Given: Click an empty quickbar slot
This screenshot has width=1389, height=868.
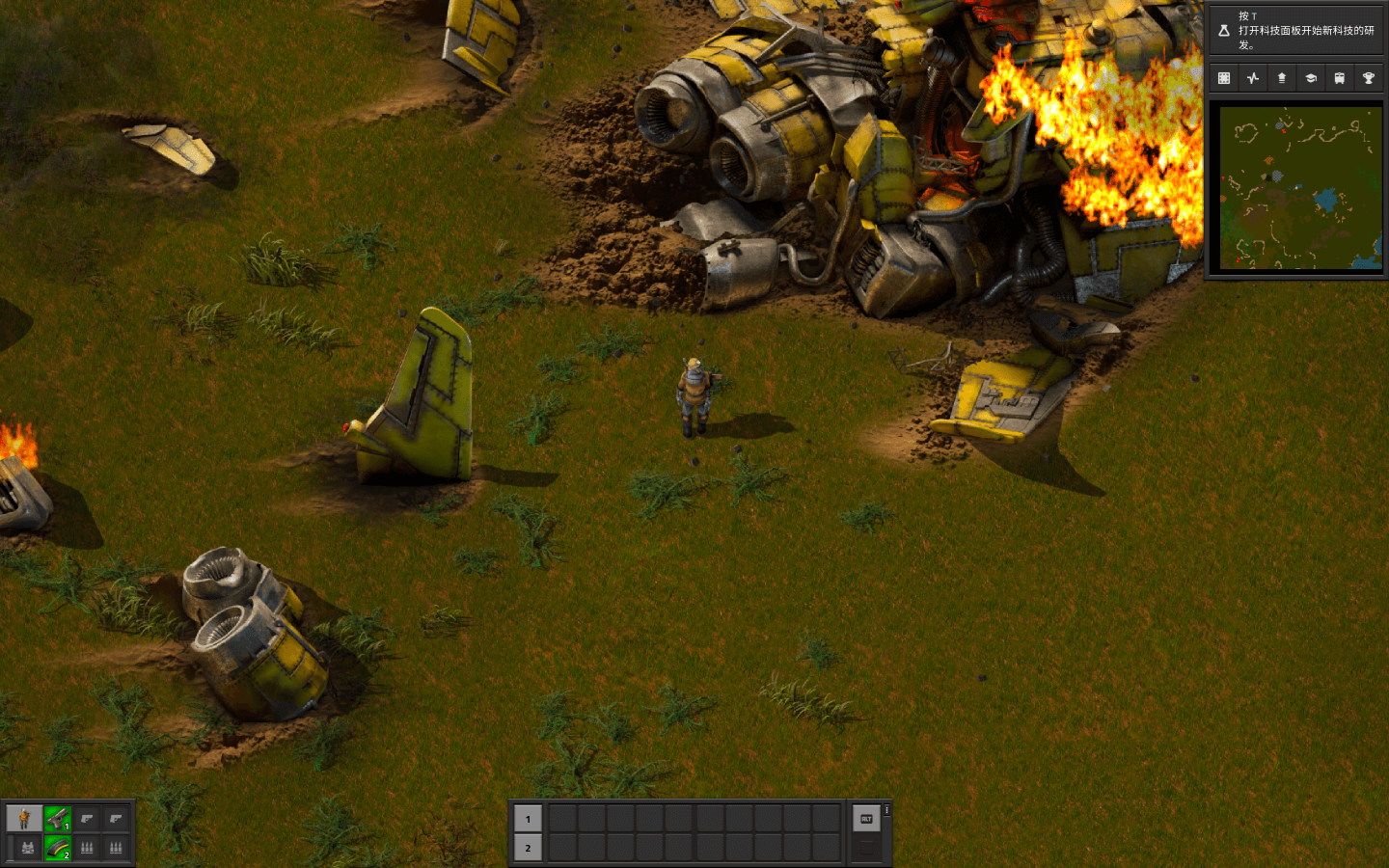Looking at the screenshot, I should point(564,819).
